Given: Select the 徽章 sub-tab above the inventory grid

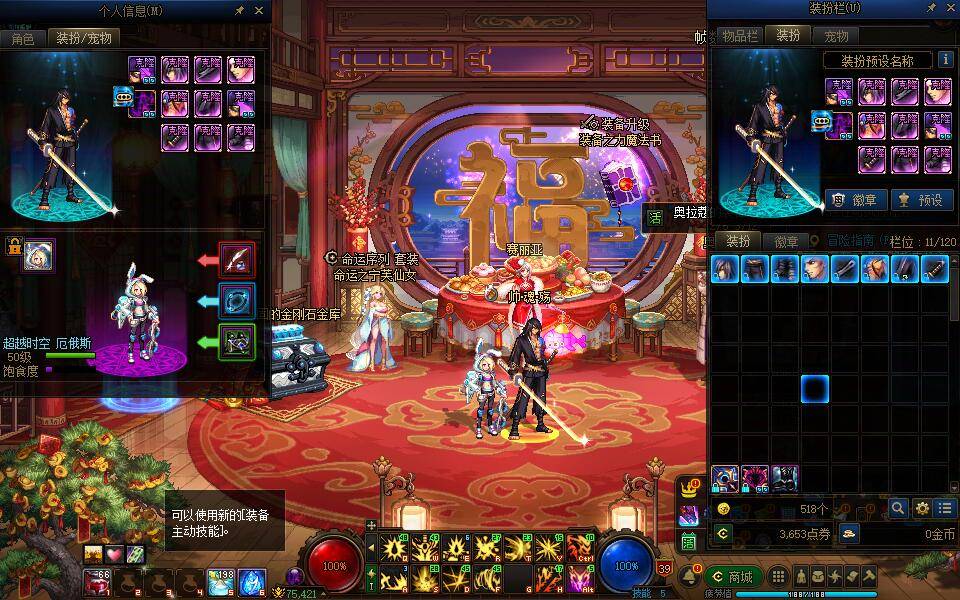Looking at the screenshot, I should tap(787, 241).
